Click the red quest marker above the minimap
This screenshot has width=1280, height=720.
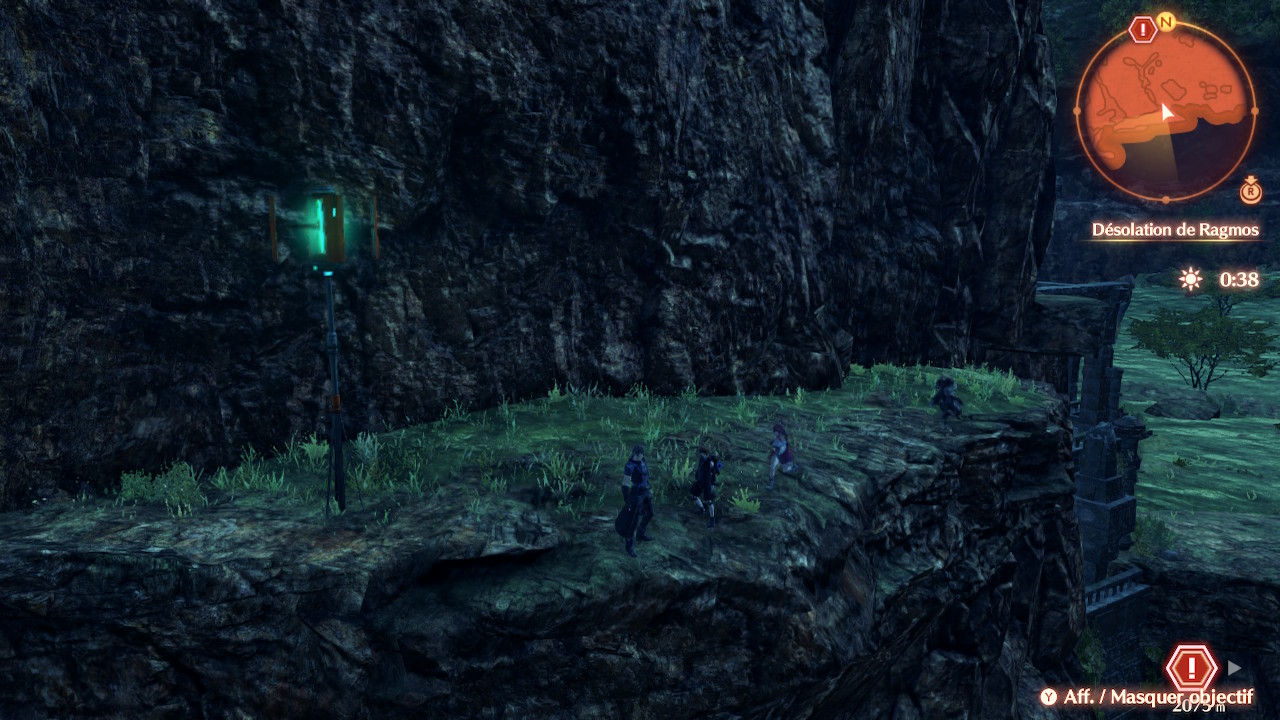1142,29
